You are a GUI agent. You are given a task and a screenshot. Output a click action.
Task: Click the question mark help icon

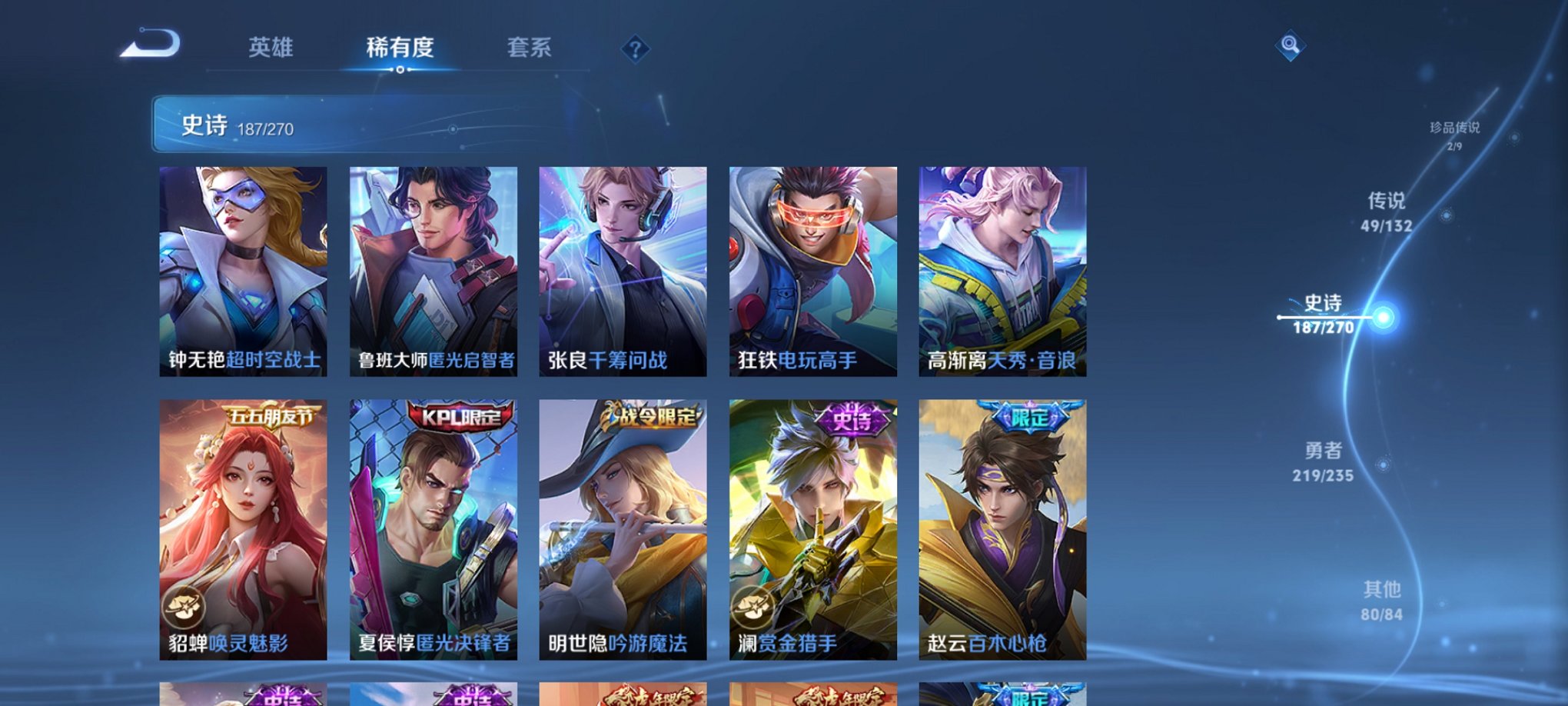click(x=634, y=50)
